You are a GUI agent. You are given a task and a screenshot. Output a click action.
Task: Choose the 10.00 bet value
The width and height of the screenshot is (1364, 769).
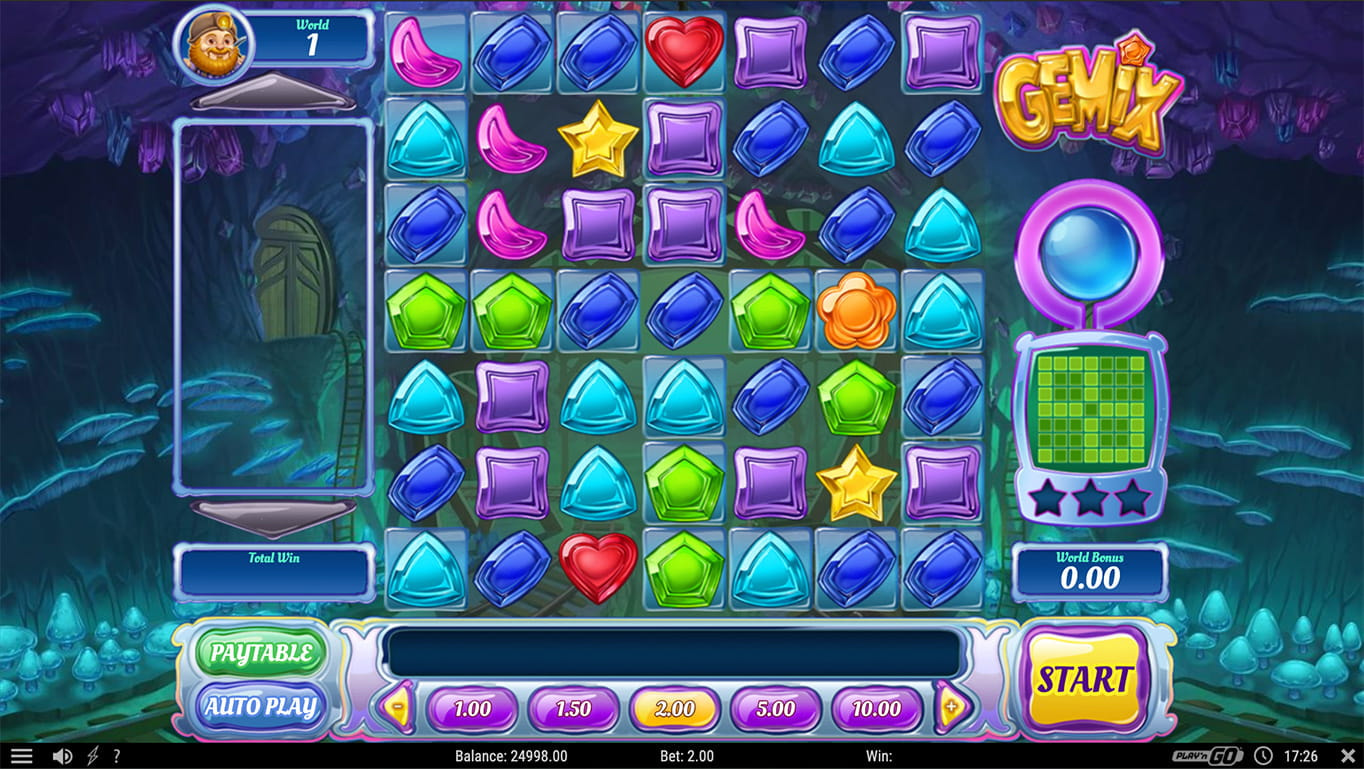pos(876,709)
